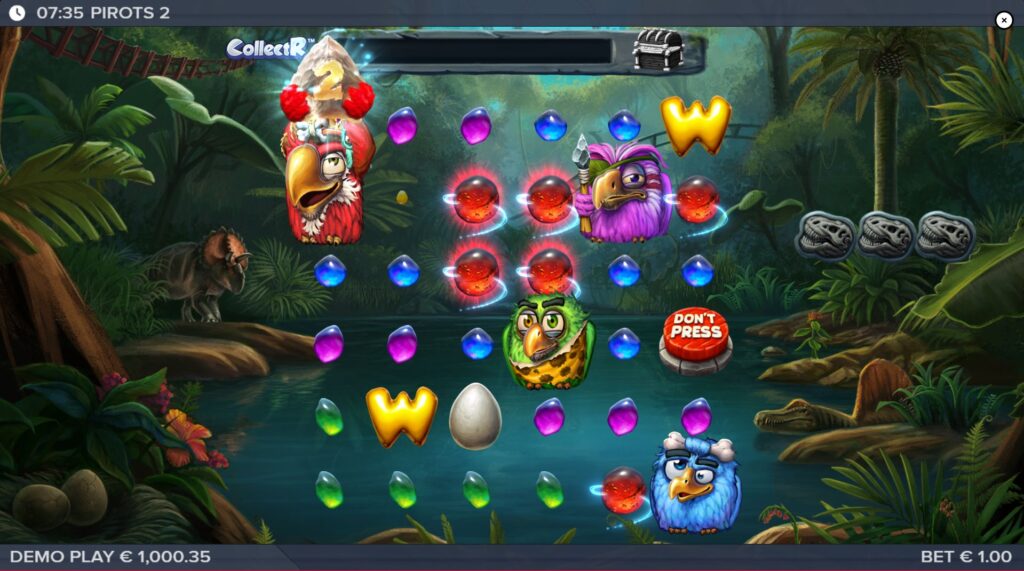Open the BET € 1.00 stake selector
1024x571 pixels.
pyautogui.click(x=966, y=557)
